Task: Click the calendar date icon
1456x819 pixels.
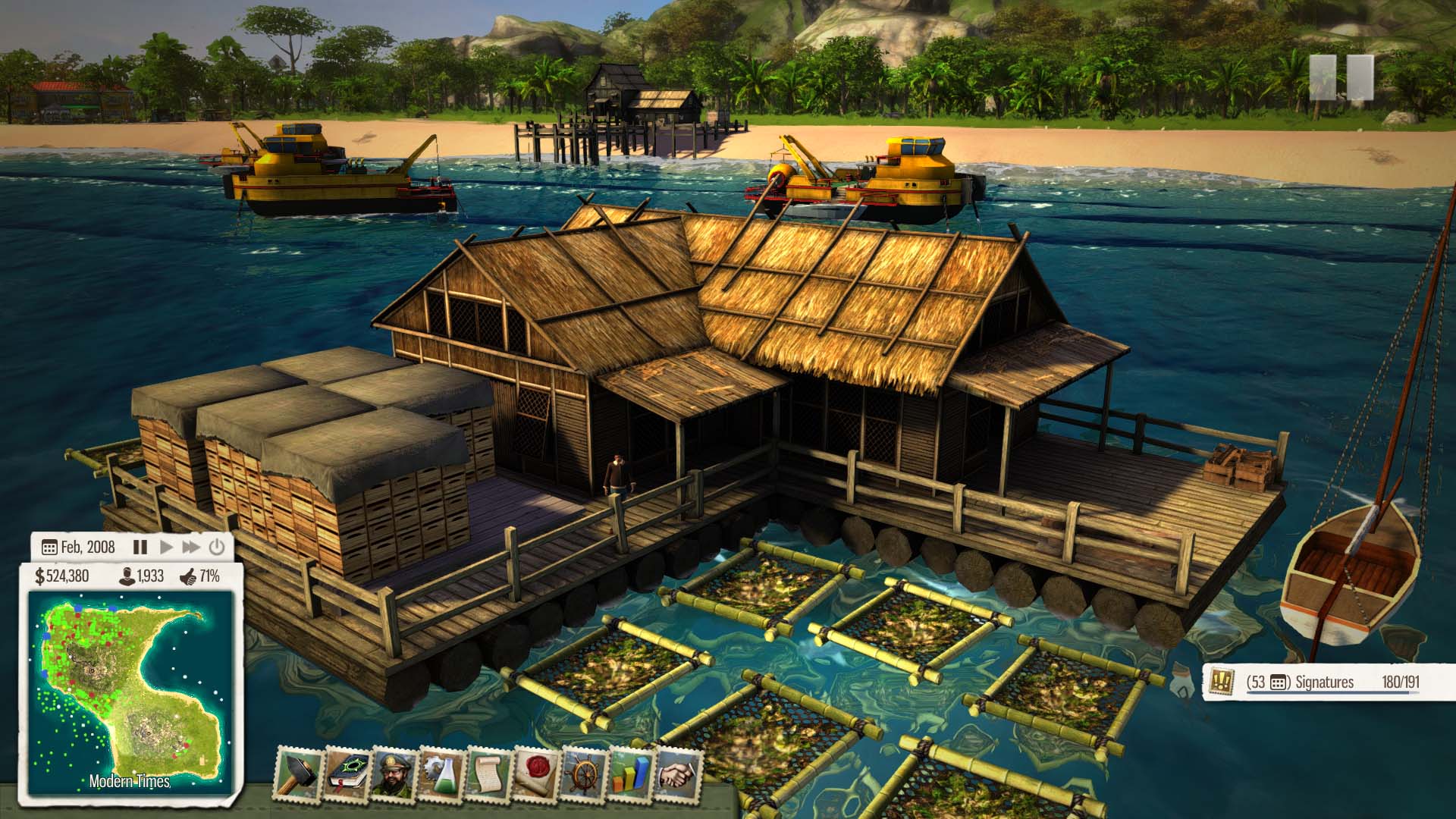Action: pyautogui.click(x=49, y=548)
